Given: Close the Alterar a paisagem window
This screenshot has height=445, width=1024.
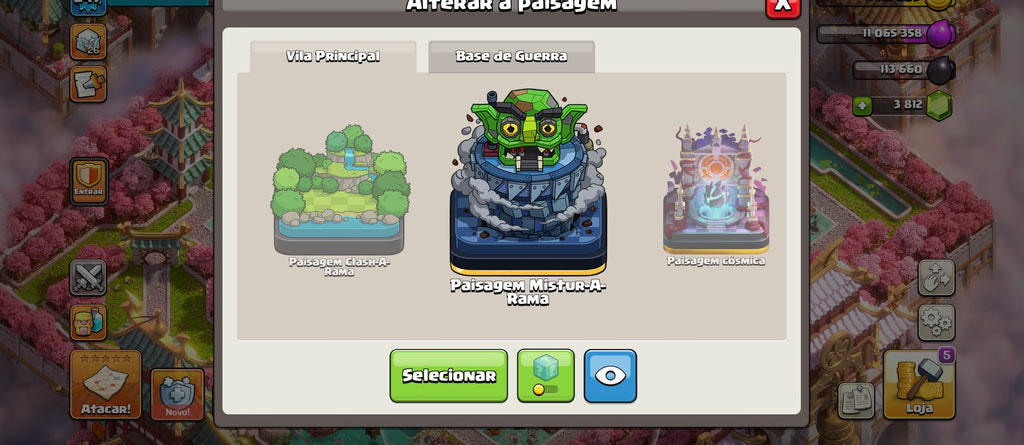Looking at the screenshot, I should [782, 6].
